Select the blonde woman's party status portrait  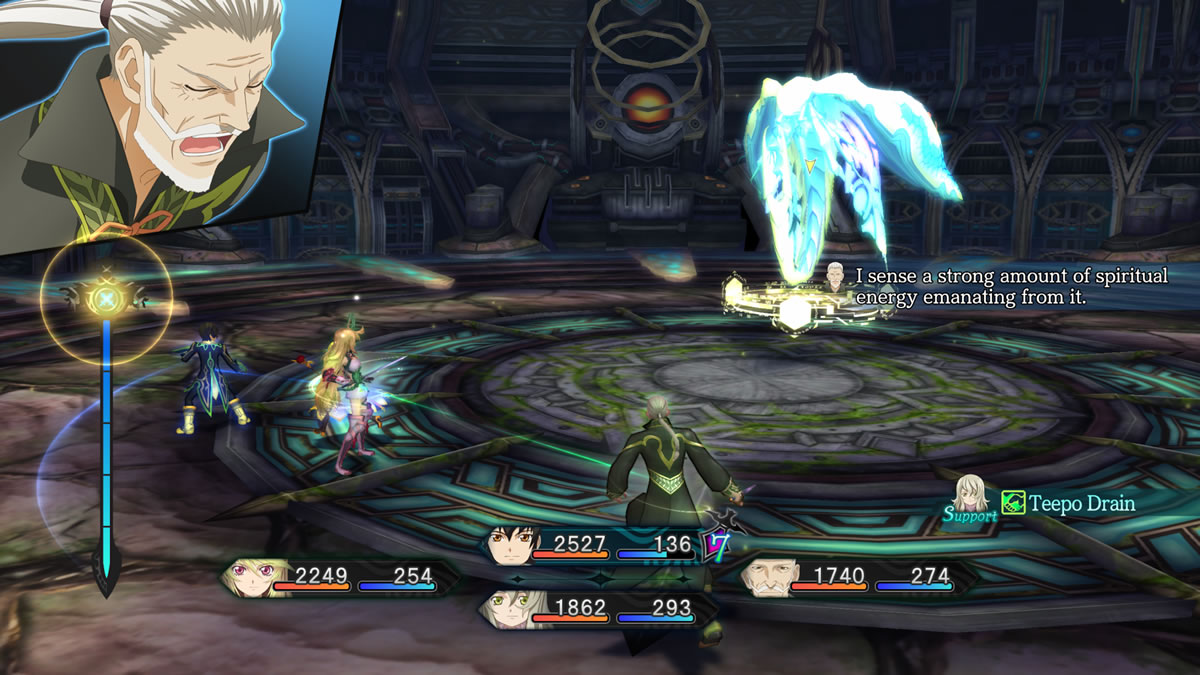(x=247, y=576)
